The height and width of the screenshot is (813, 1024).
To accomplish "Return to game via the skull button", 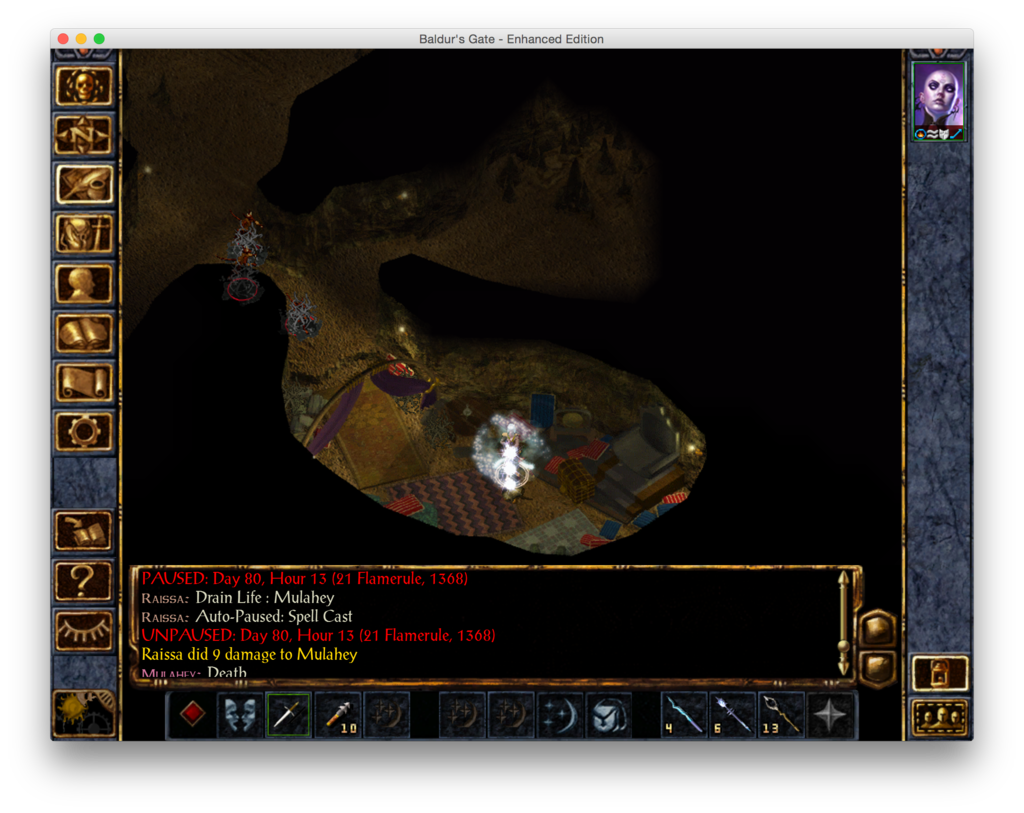I will point(84,86).
